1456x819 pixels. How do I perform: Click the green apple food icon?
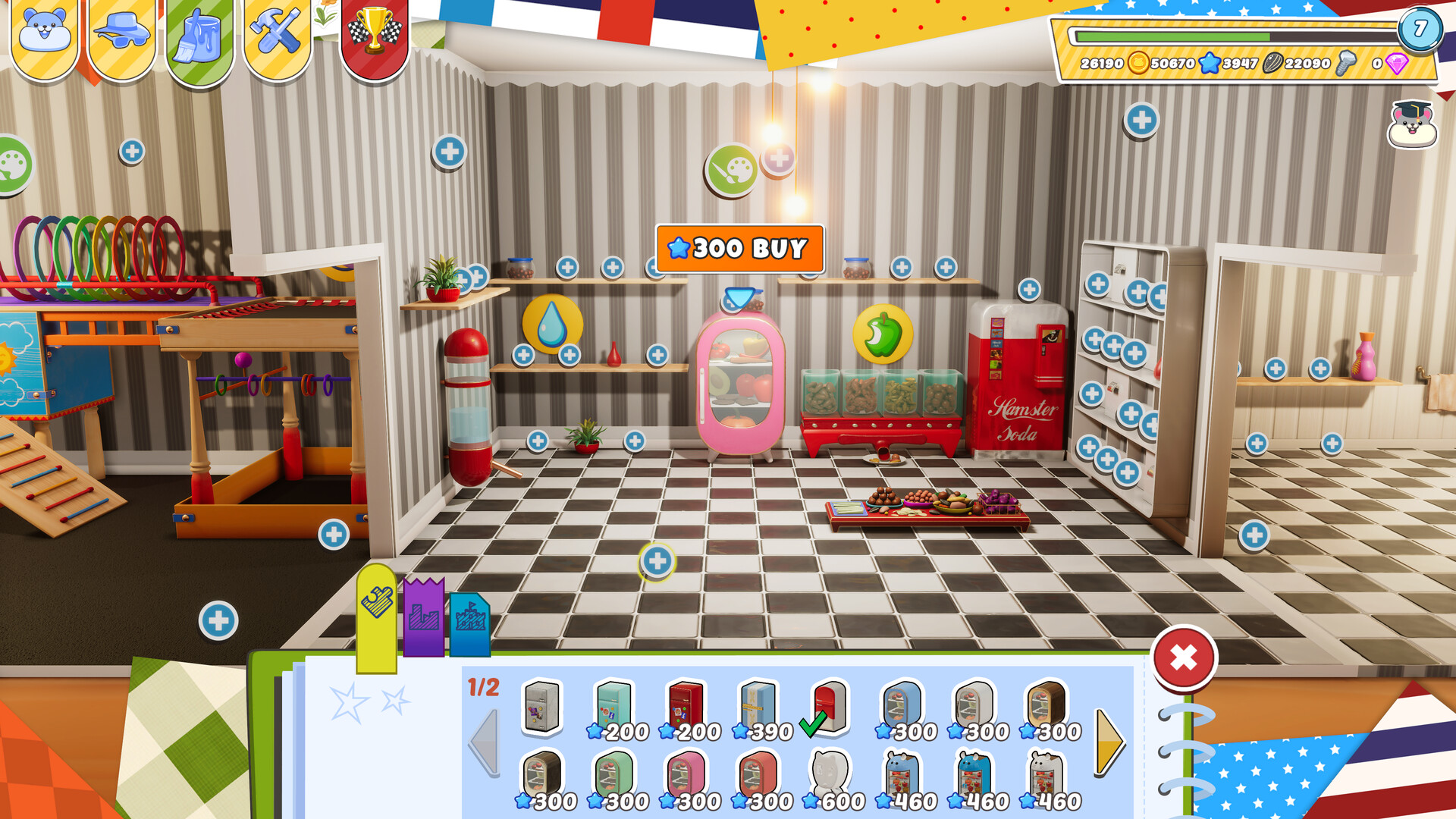coord(882,334)
